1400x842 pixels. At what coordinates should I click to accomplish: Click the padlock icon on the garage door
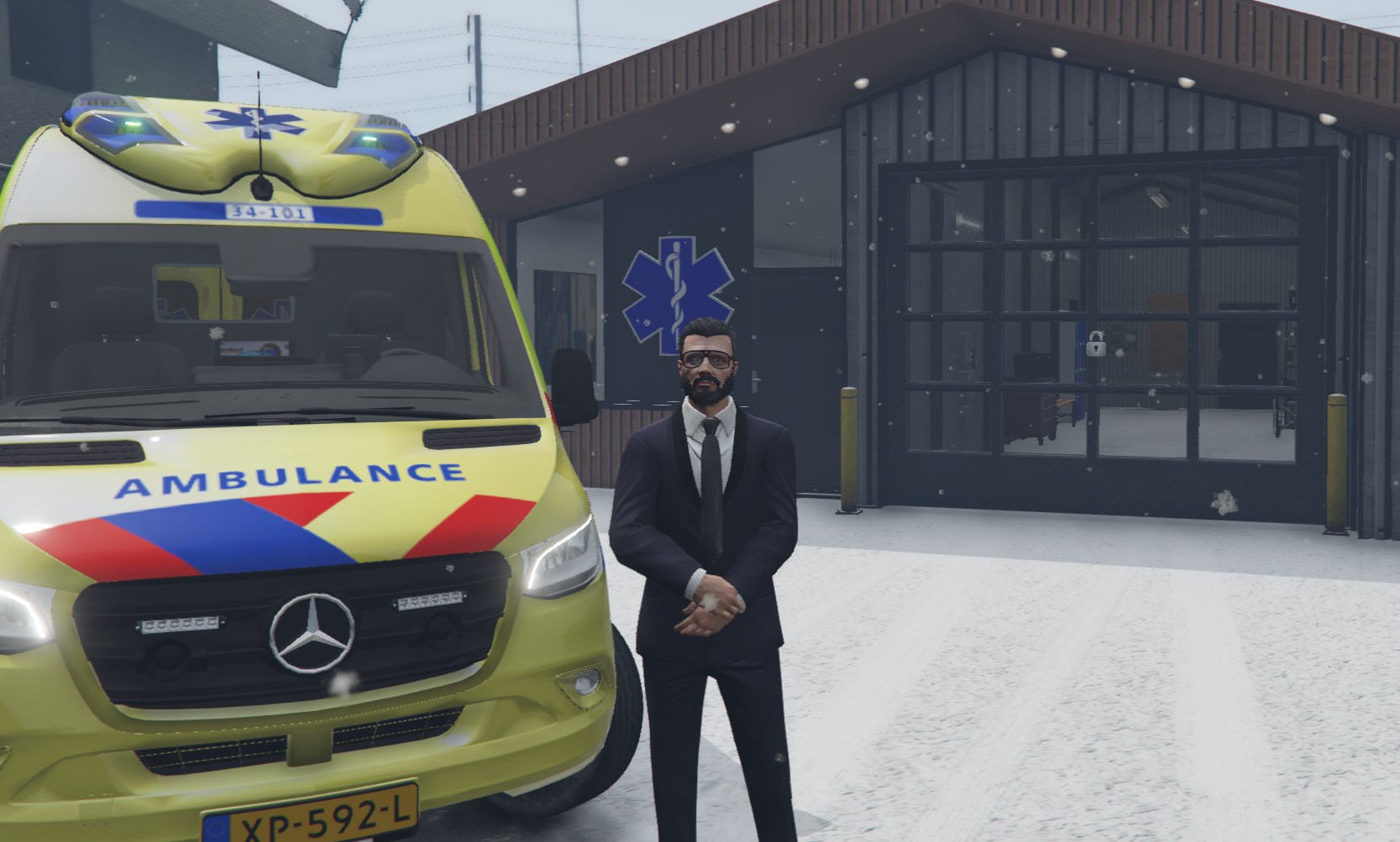click(x=1095, y=344)
